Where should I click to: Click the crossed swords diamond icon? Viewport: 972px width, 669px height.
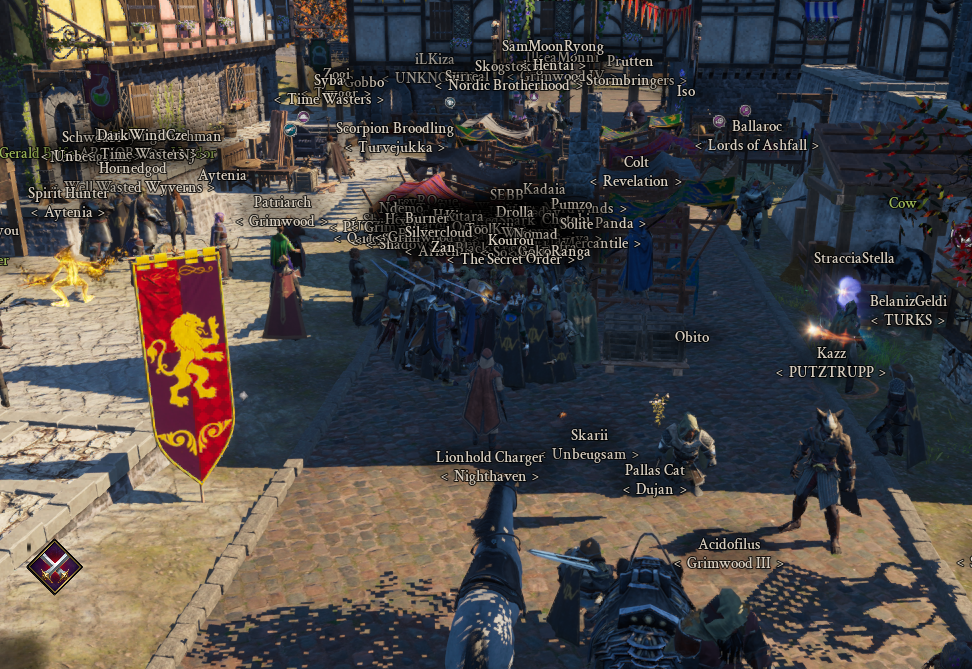54,566
